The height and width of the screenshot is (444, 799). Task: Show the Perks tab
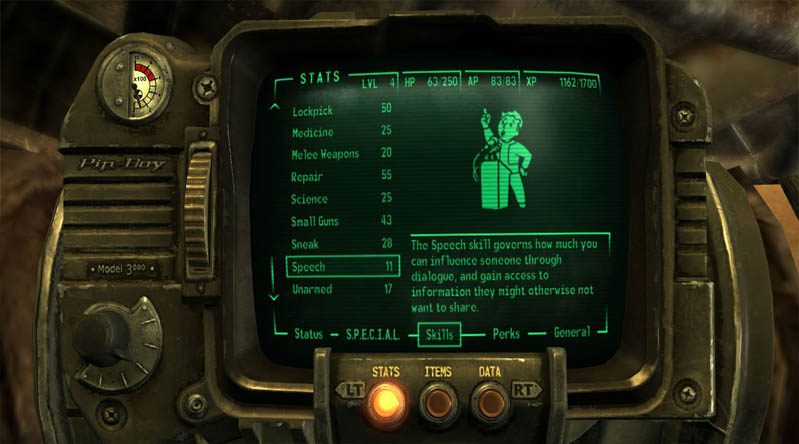(x=506, y=333)
